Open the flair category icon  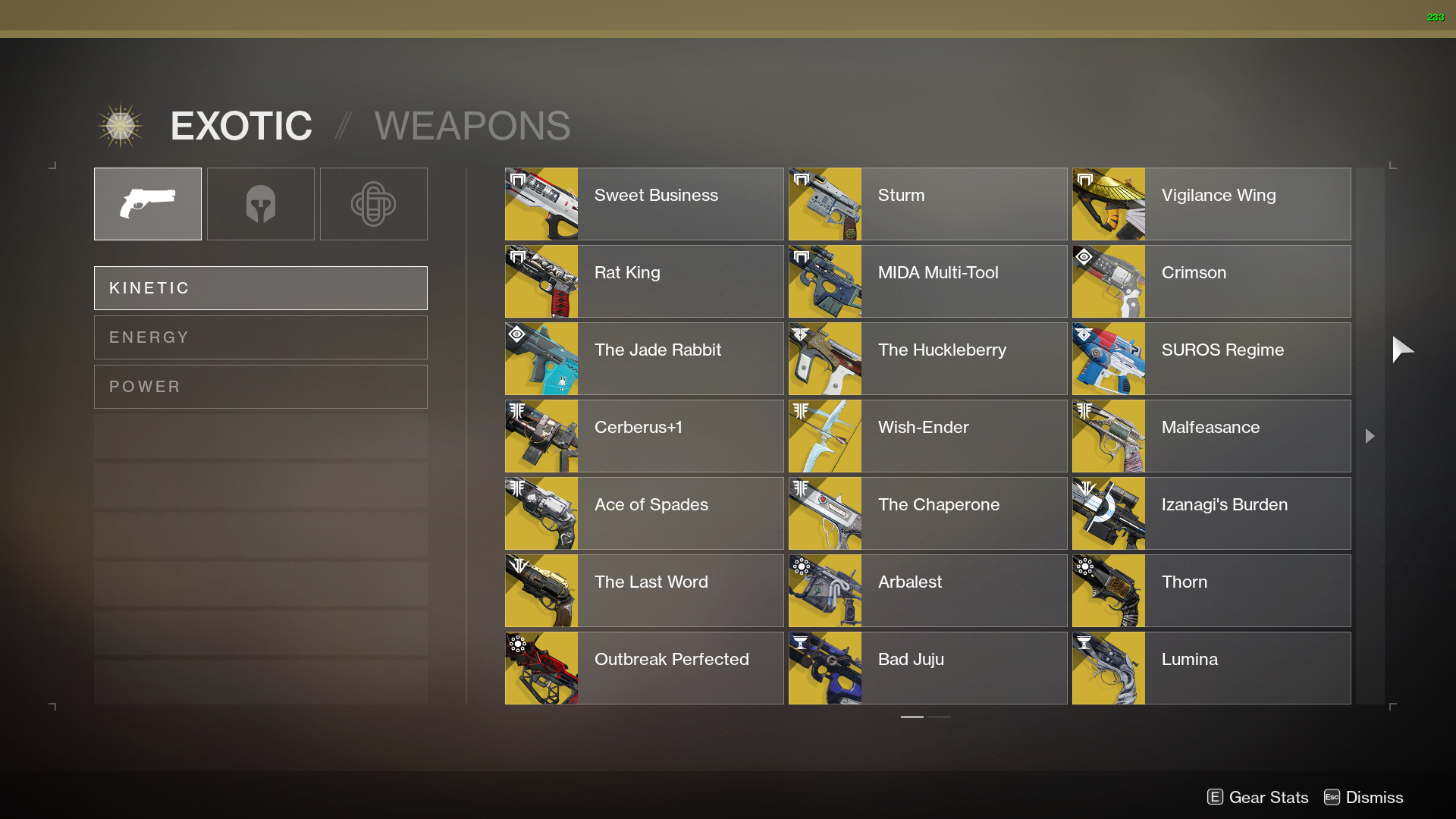[373, 203]
